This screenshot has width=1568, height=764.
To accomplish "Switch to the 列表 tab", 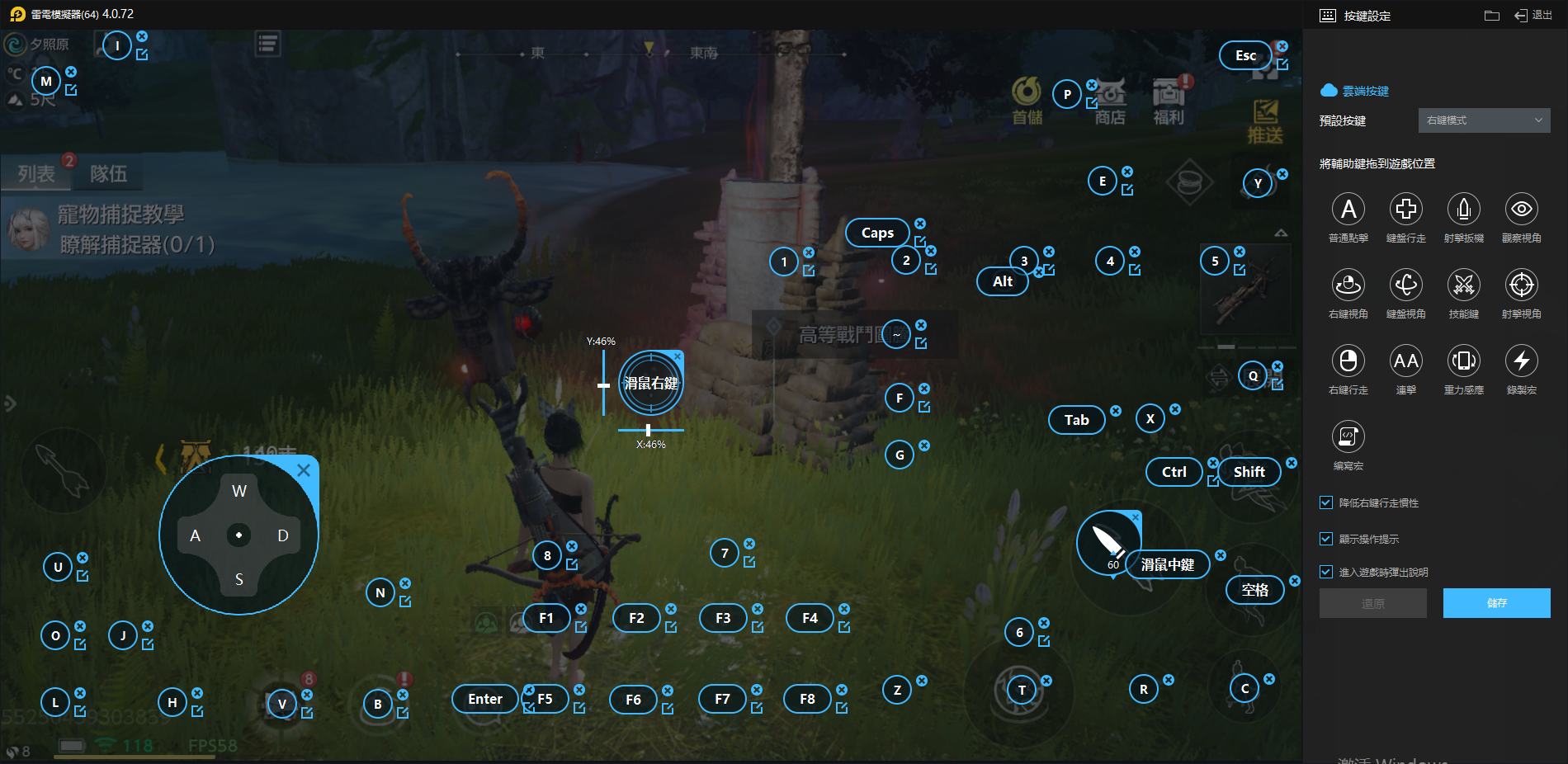I will tap(36, 173).
